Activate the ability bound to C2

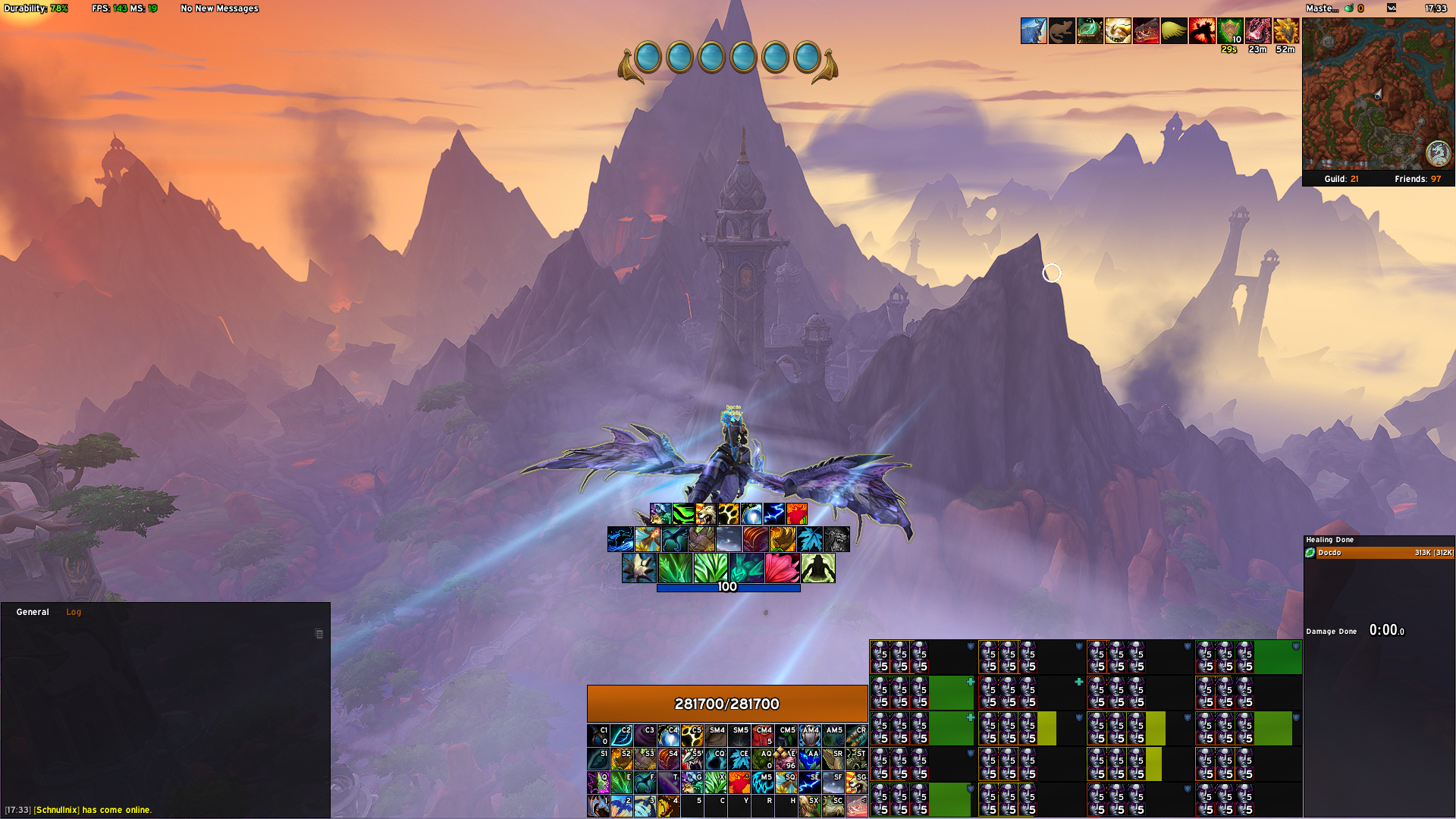622,736
